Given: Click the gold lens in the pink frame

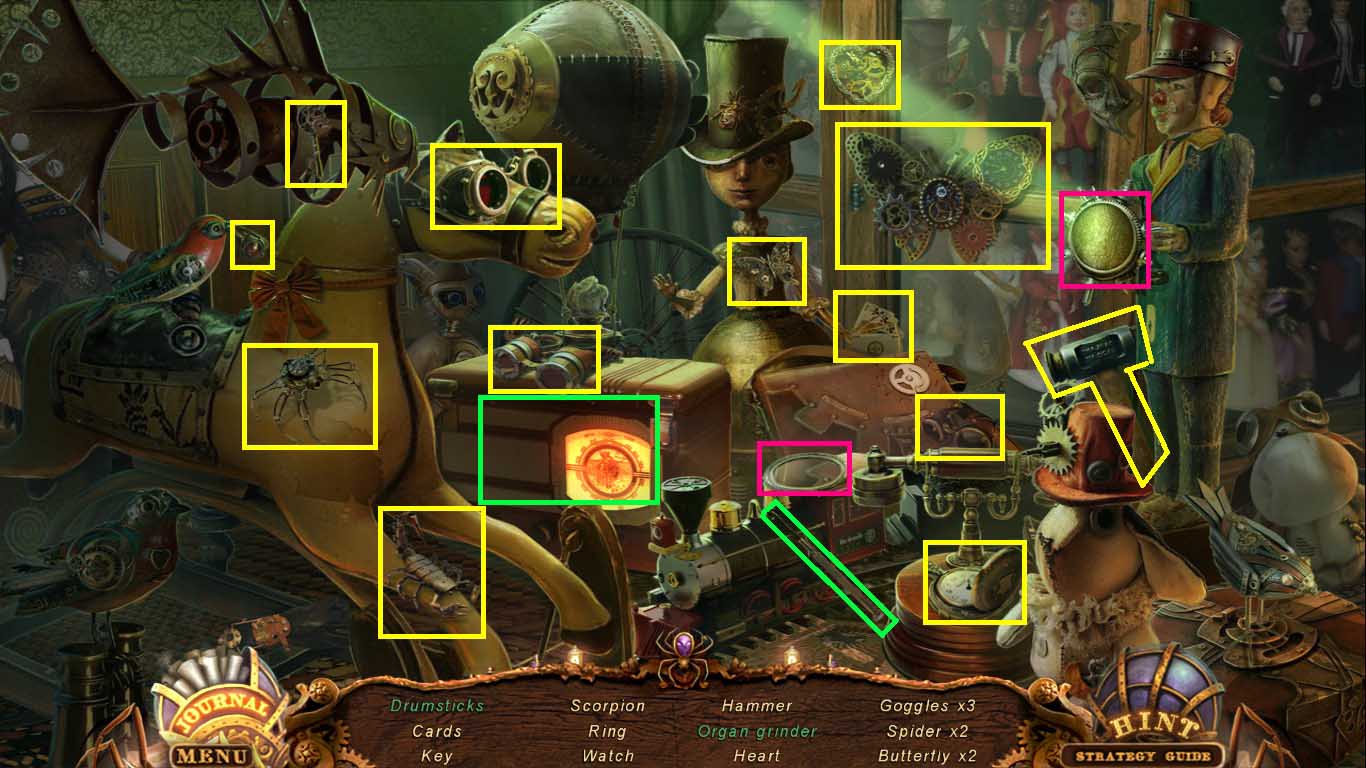Looking at the screenshot, I should click(x=1105, y=237).
